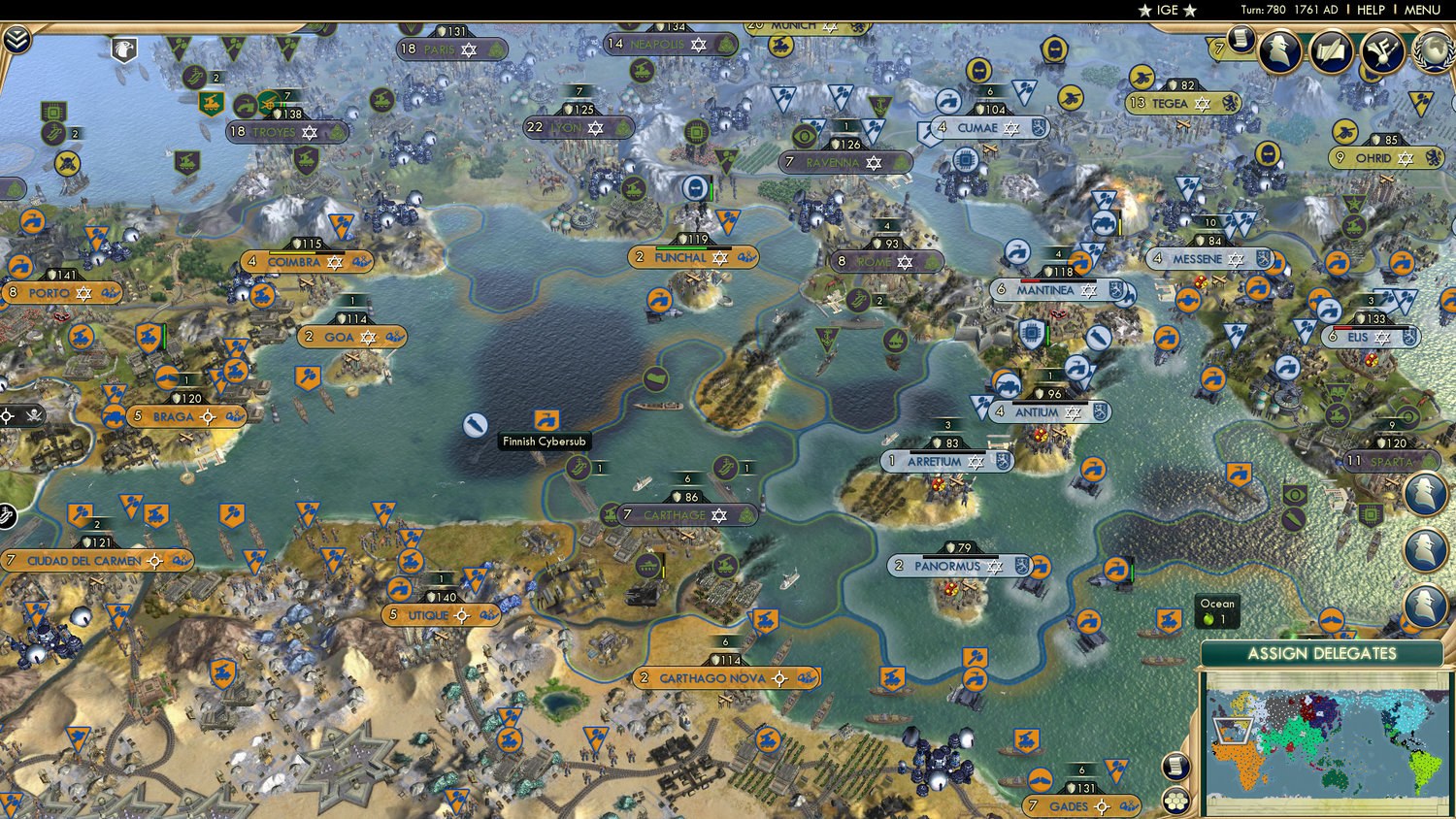Click the barbarian skull-and-swords flag near Porto
This screenshot has height=819, width=1456.
[34, 414]
